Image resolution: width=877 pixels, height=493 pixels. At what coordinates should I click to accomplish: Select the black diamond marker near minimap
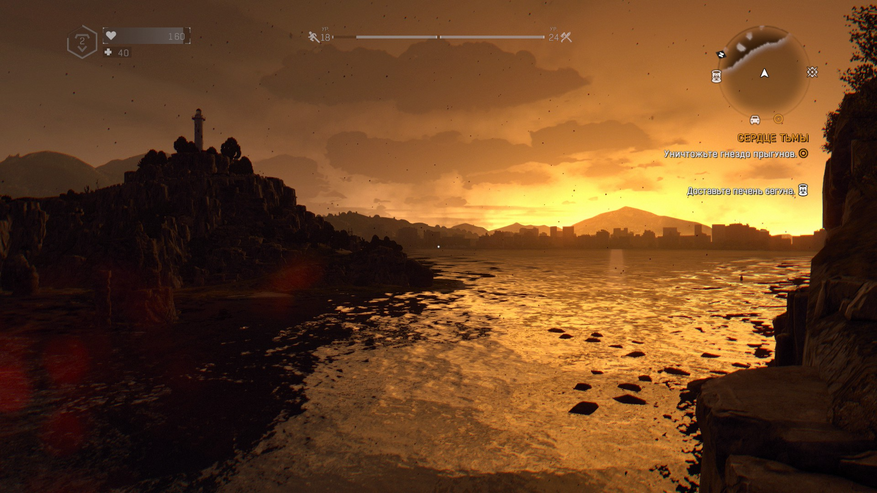720,53
